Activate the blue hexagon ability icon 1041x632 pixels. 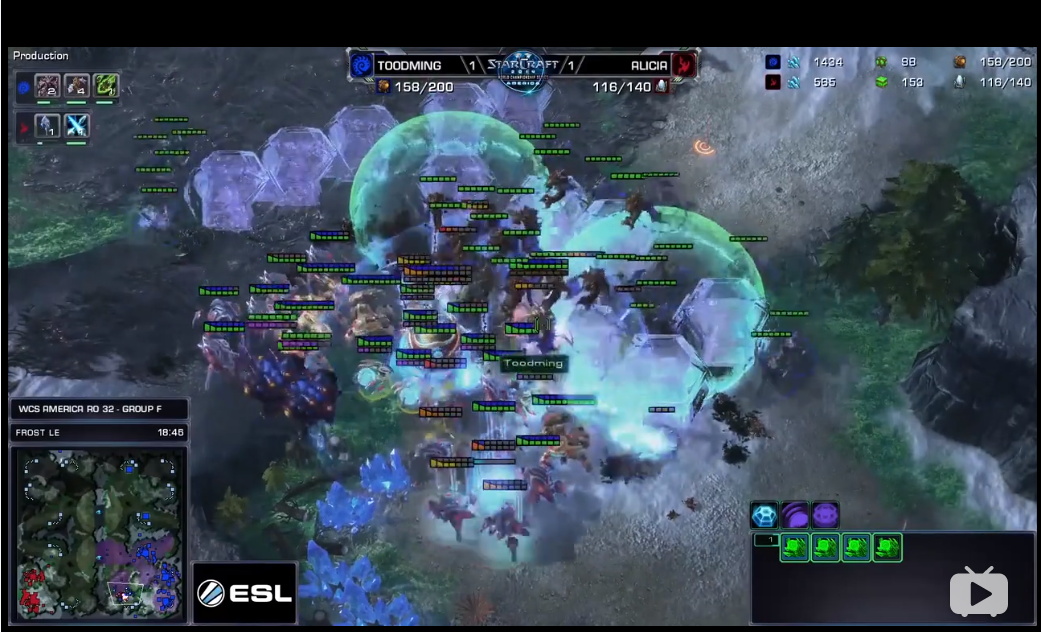(765, 516)
